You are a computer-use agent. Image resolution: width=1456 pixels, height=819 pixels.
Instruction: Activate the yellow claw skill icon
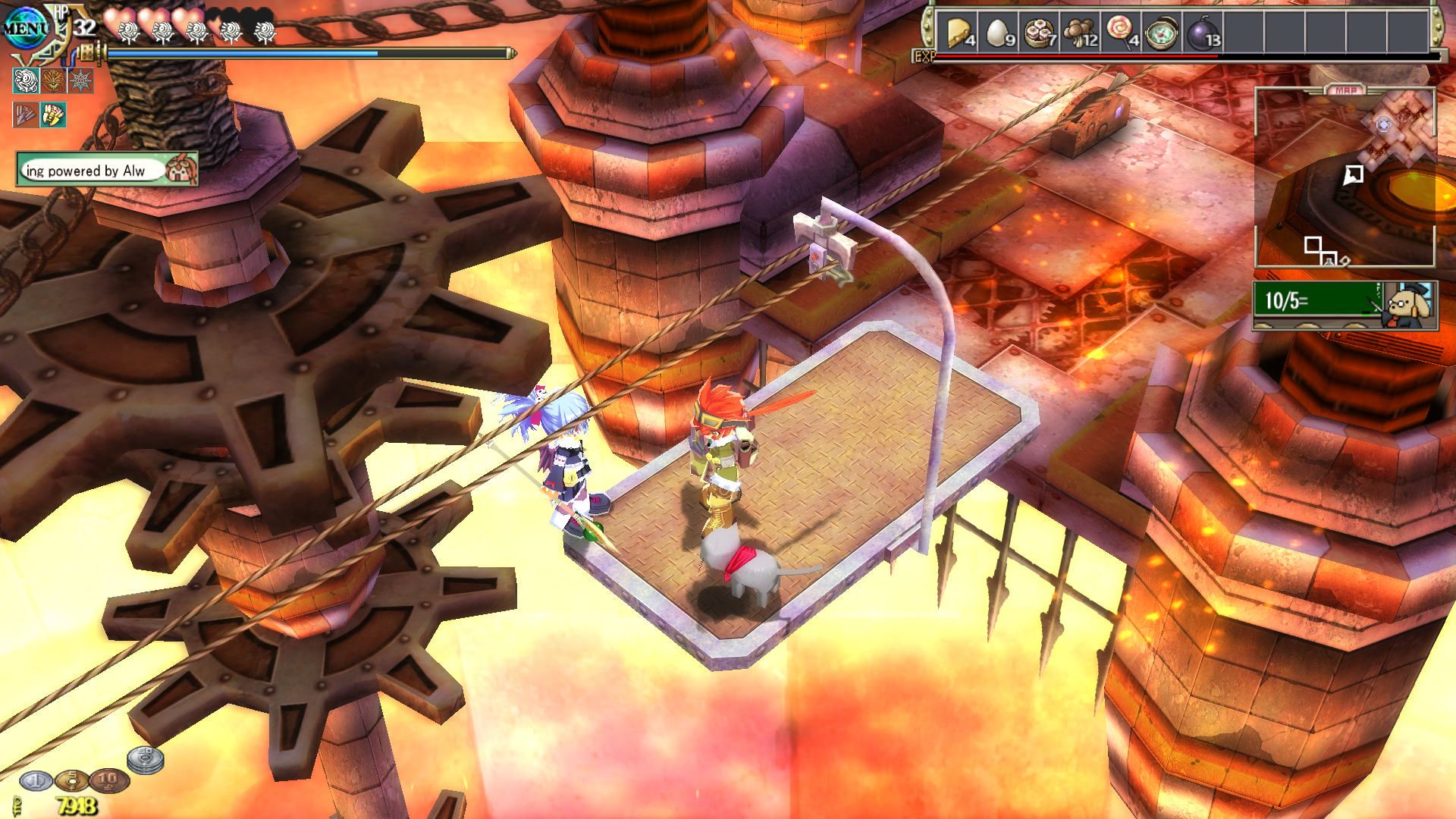pyautogui.click(x=53, y=115)
